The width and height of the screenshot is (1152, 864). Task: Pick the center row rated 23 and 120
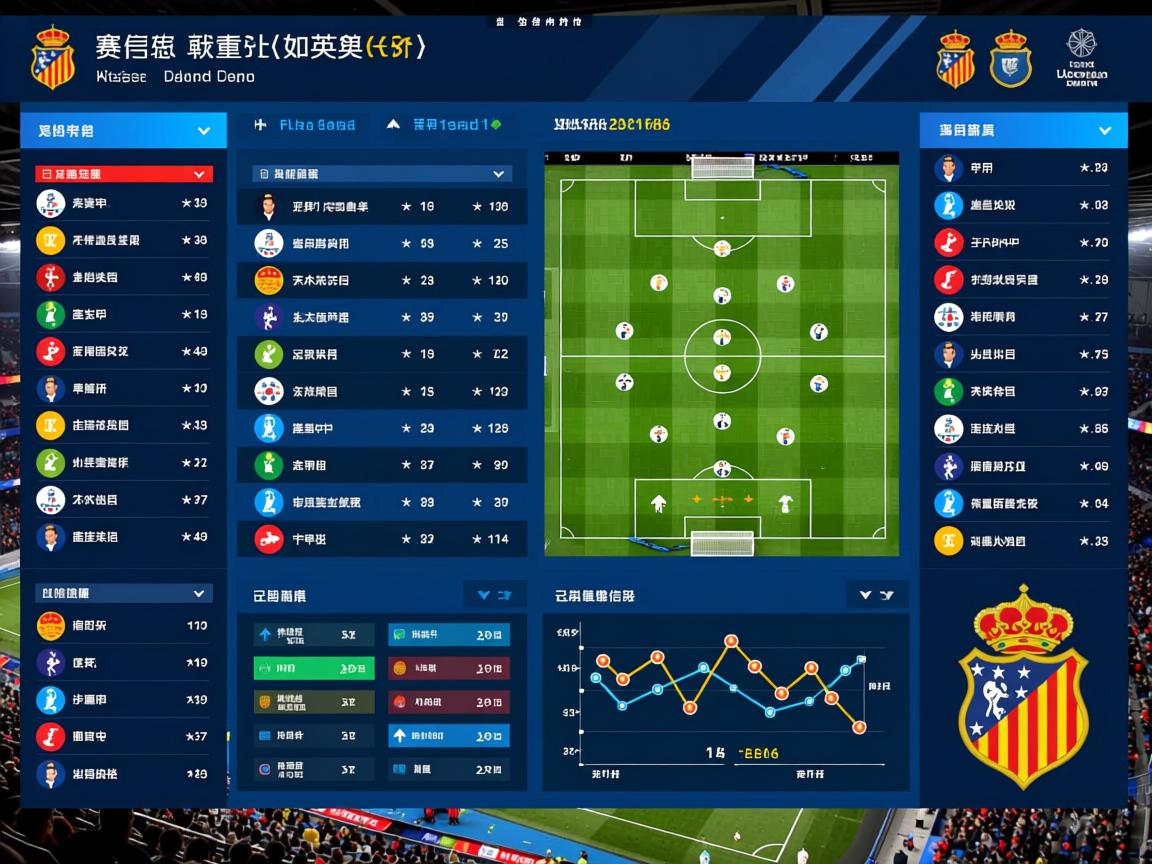[x=382, y=280]
